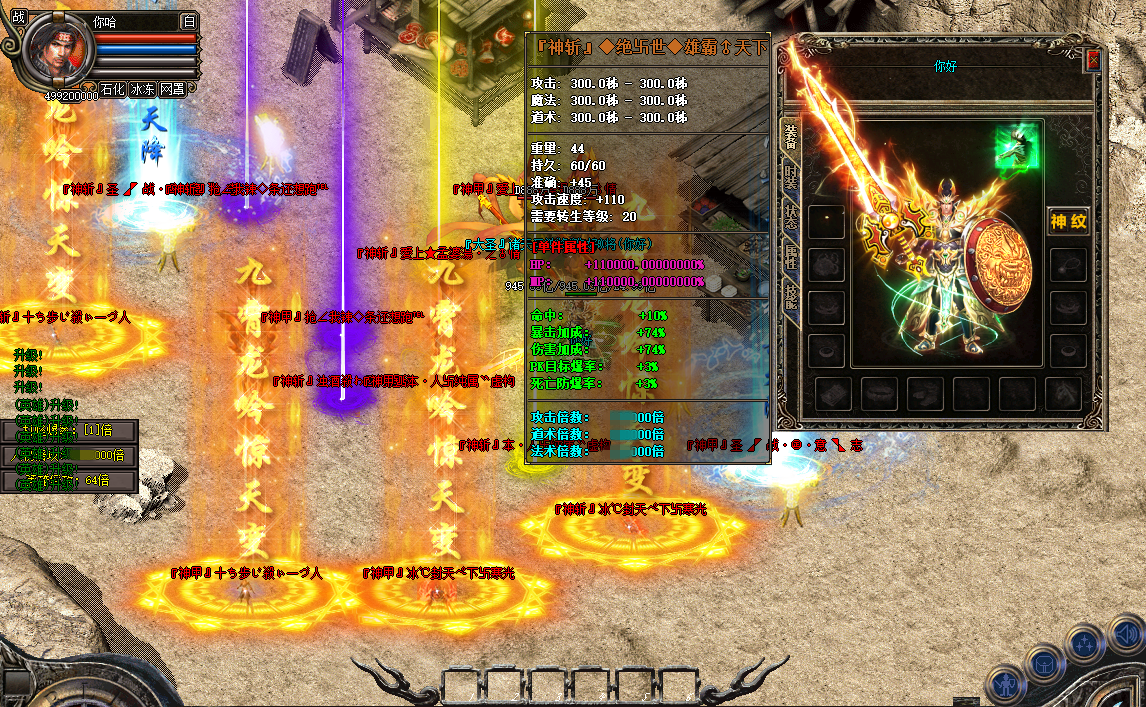Open the character warrior round icon
Image resolution: width=1146 pixels, height=707 pixels.
tap(1004, 684)
